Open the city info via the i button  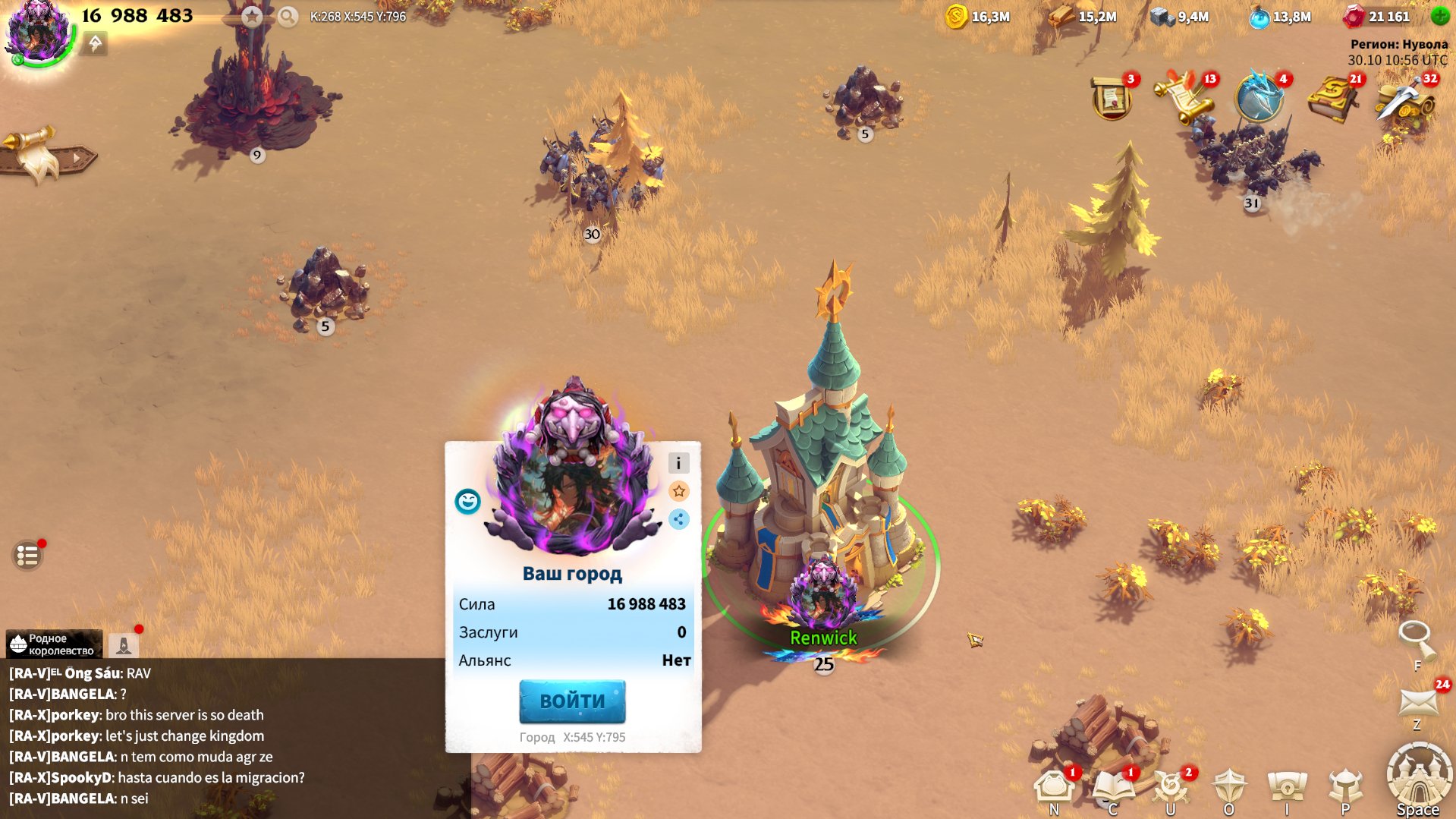click(678, 463)
